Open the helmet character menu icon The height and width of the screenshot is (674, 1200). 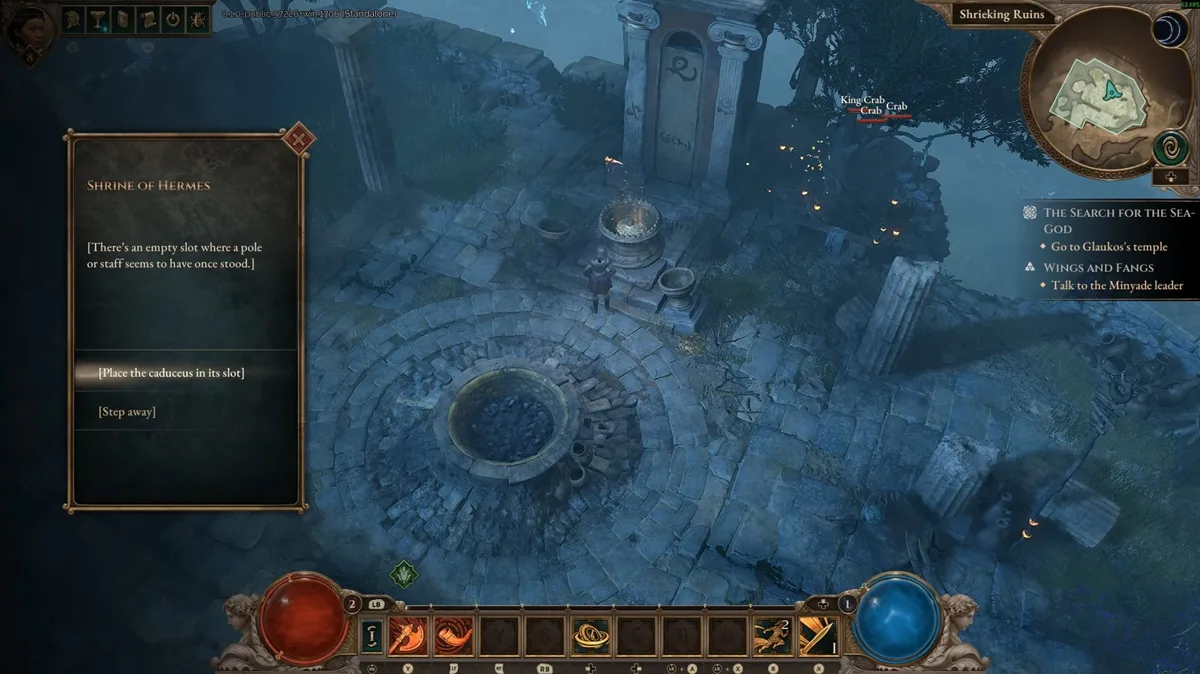tap(74, 19)
